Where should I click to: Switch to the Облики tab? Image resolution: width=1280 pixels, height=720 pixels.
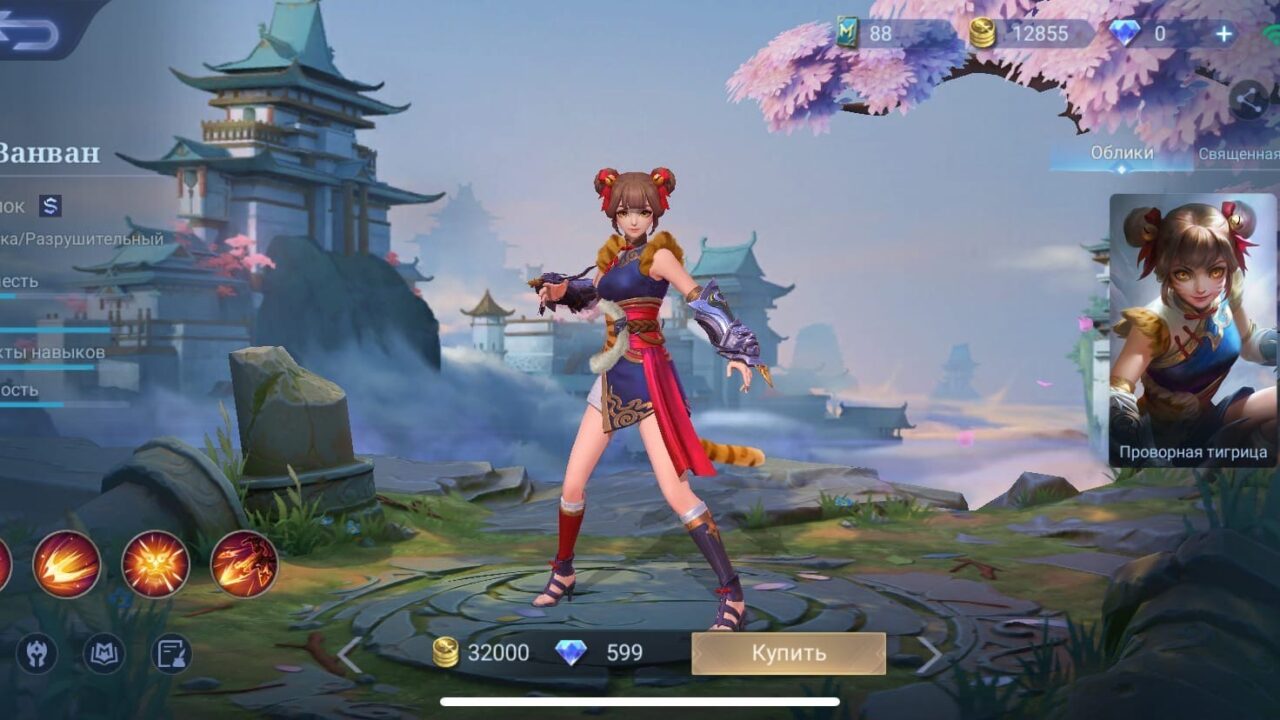tap(1121, 153)
